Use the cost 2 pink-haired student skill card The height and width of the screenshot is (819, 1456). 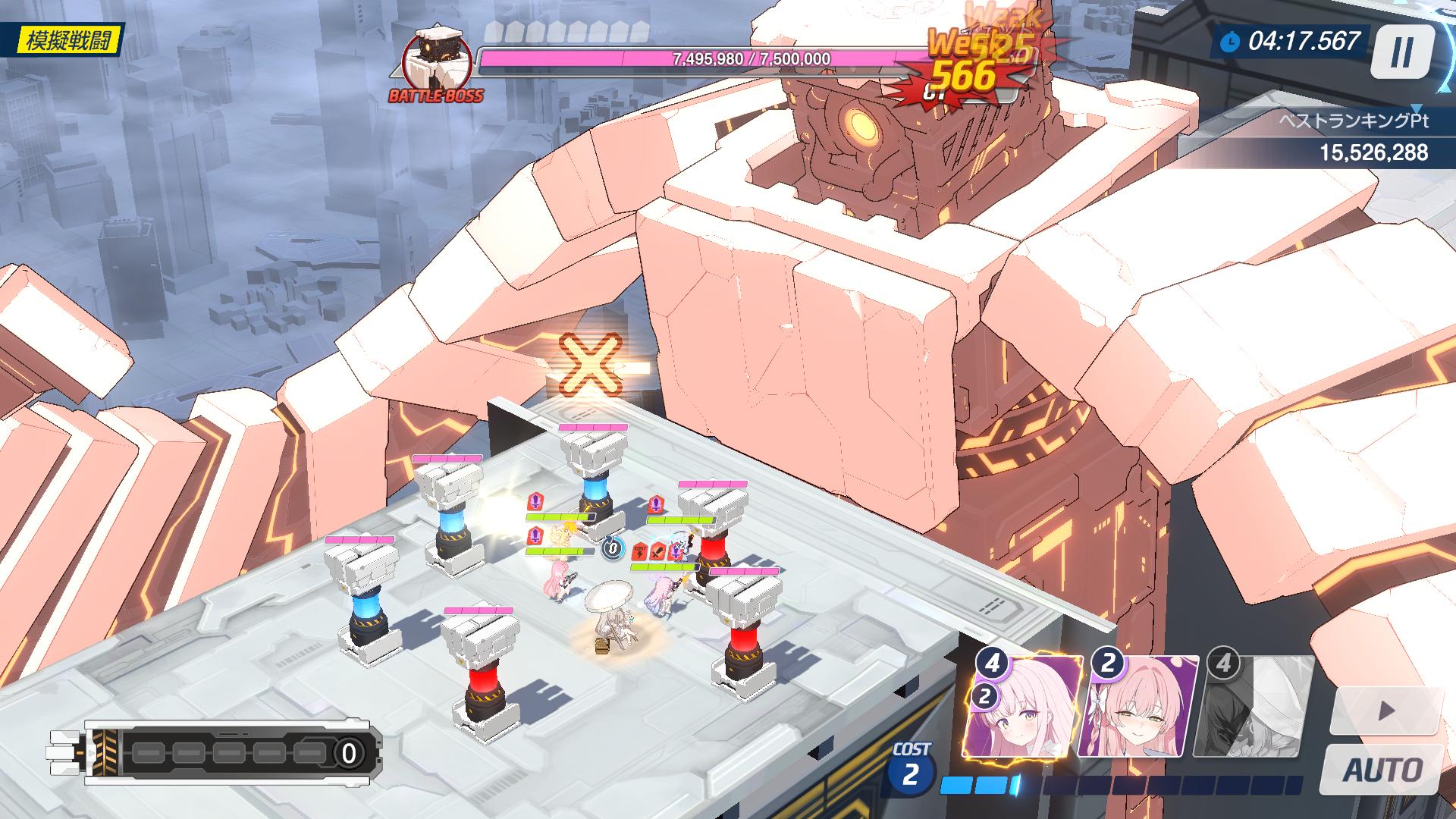point(1140,708)
